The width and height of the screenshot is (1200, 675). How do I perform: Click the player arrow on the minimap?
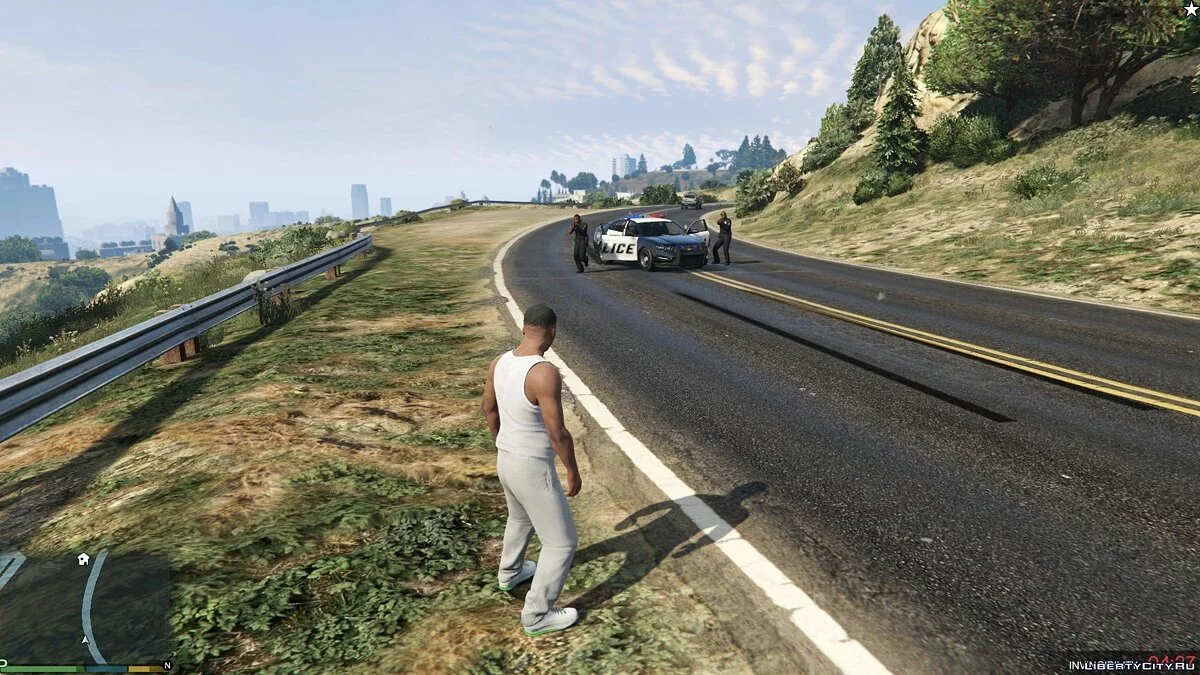click(x=85, y=639)
